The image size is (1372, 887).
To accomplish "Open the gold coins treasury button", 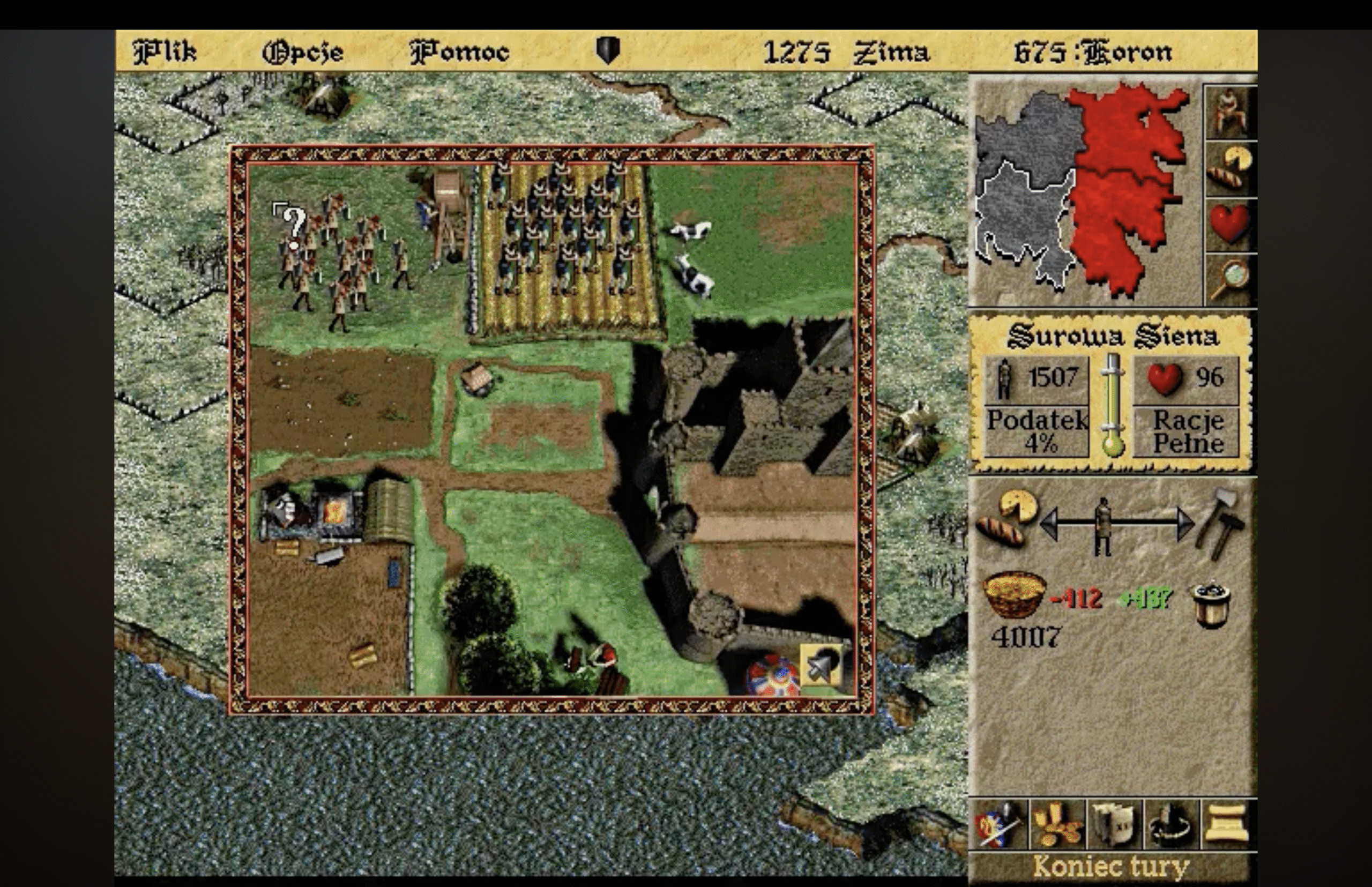I will click(x=1056, y=825).
